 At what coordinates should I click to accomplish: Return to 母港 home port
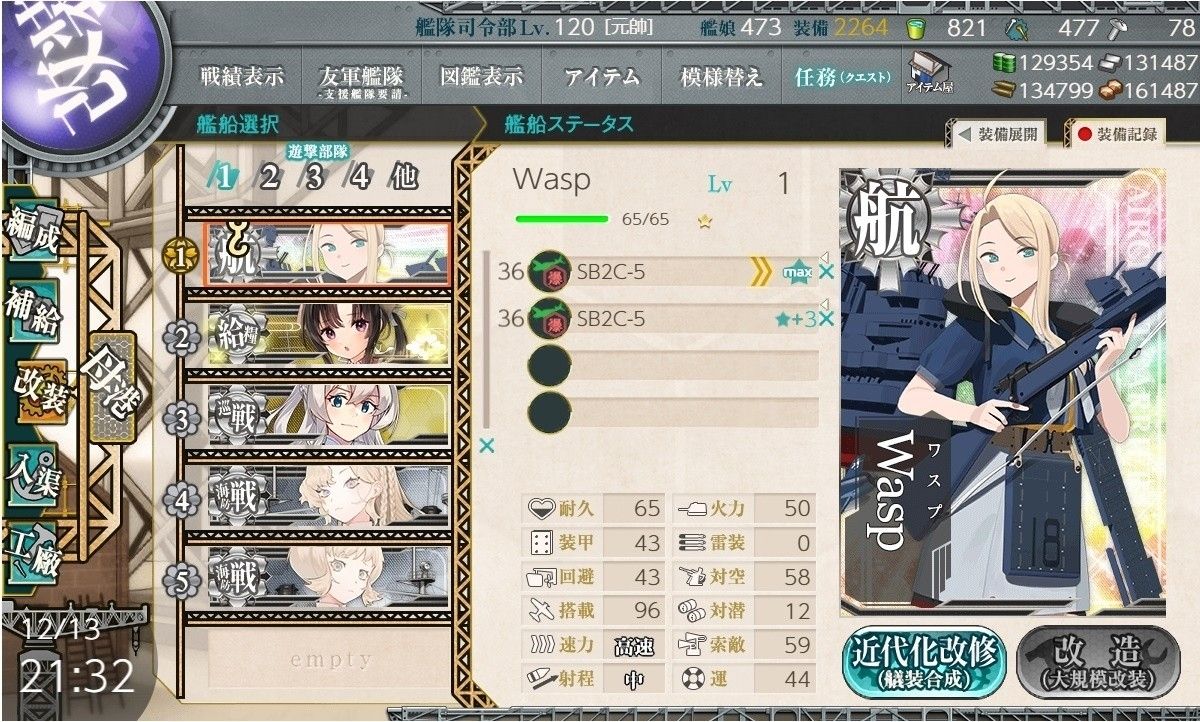[x=108, y=386]
